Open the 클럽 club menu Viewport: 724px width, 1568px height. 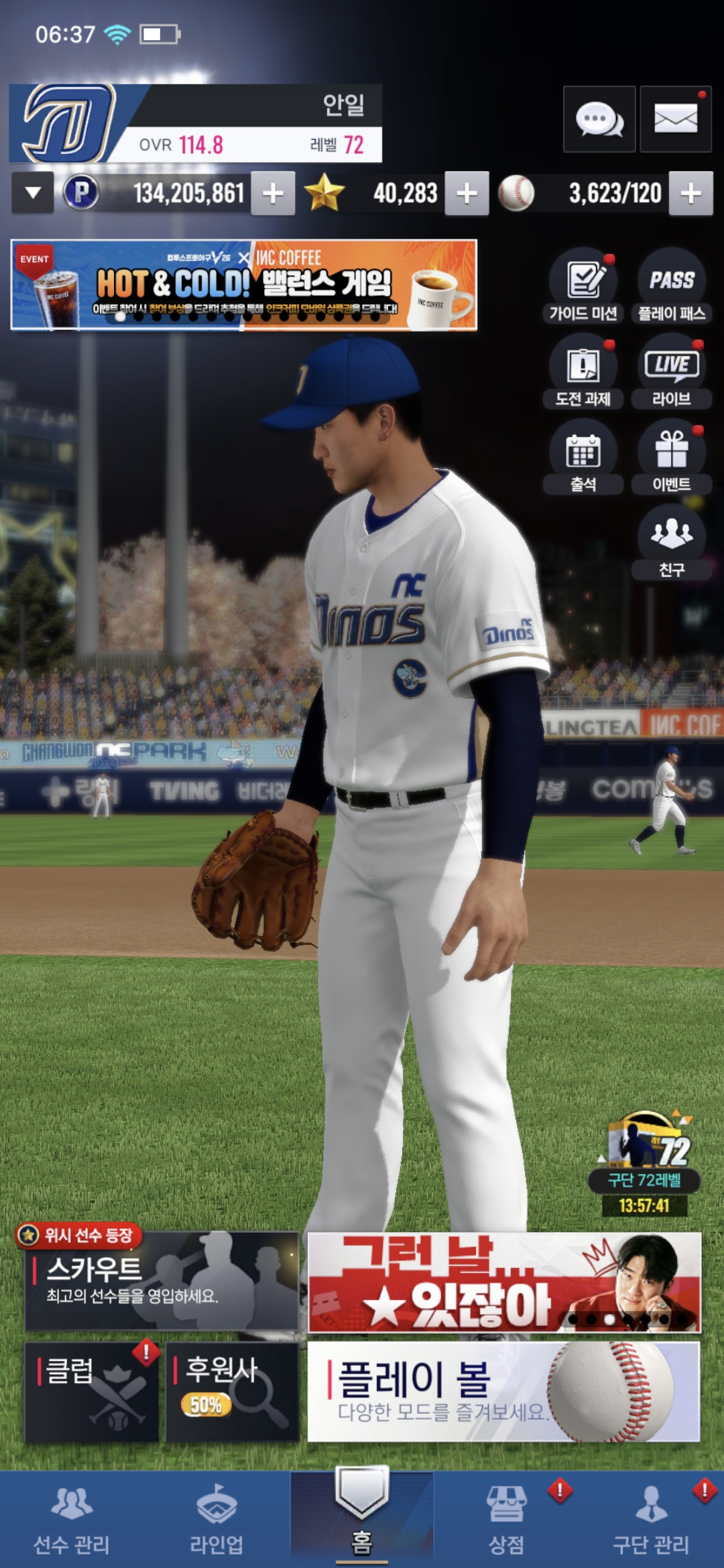coord(92,1391)
